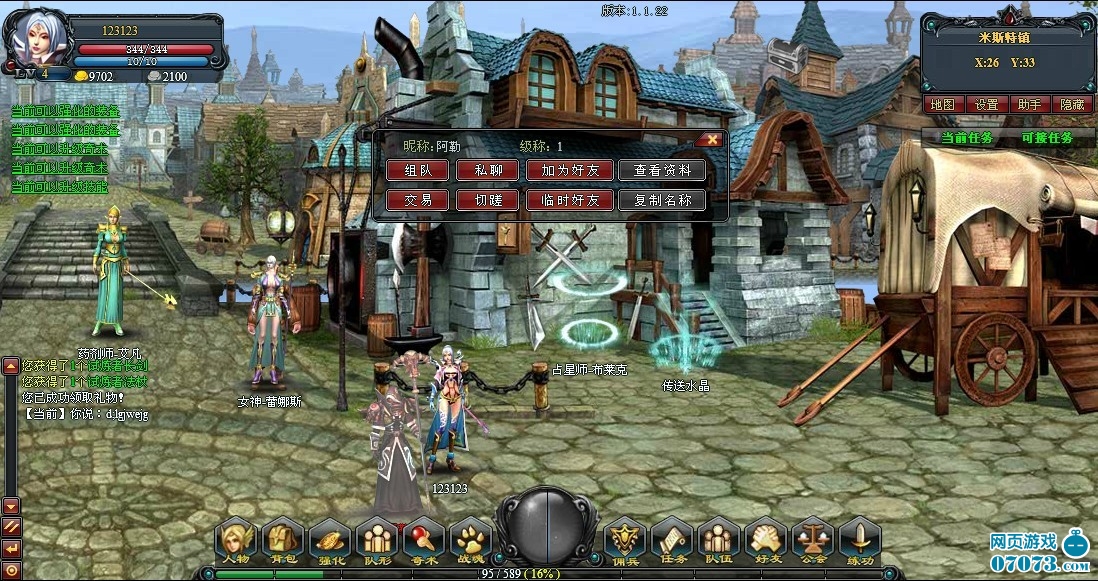Open 查看资料 to view profile
Image resolution: width=1098 pixels, height=581 pixels.
[662, 171]
